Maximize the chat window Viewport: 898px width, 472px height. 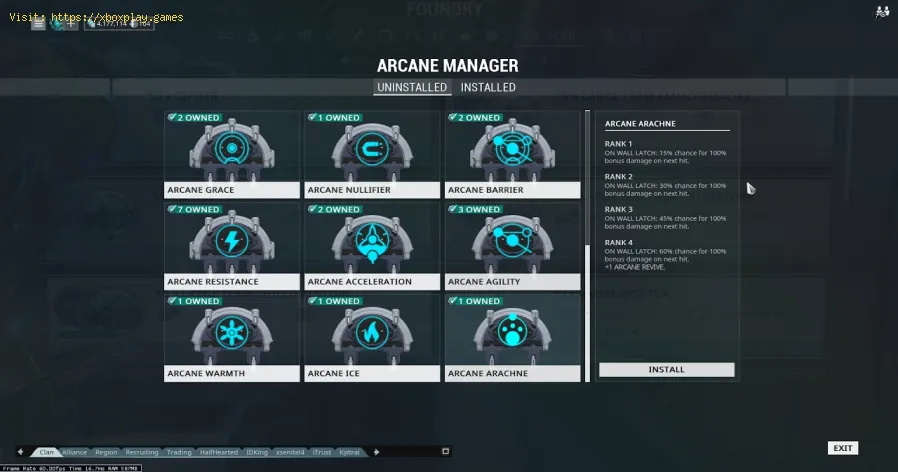point(445,452)
